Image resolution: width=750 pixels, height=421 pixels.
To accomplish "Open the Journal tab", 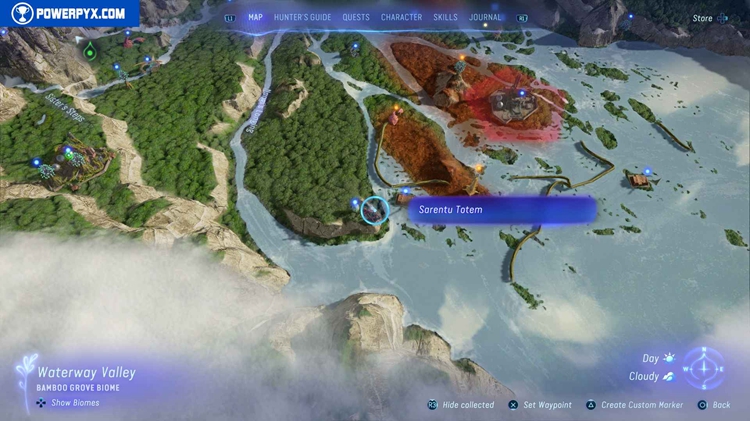I will (485, 17).
